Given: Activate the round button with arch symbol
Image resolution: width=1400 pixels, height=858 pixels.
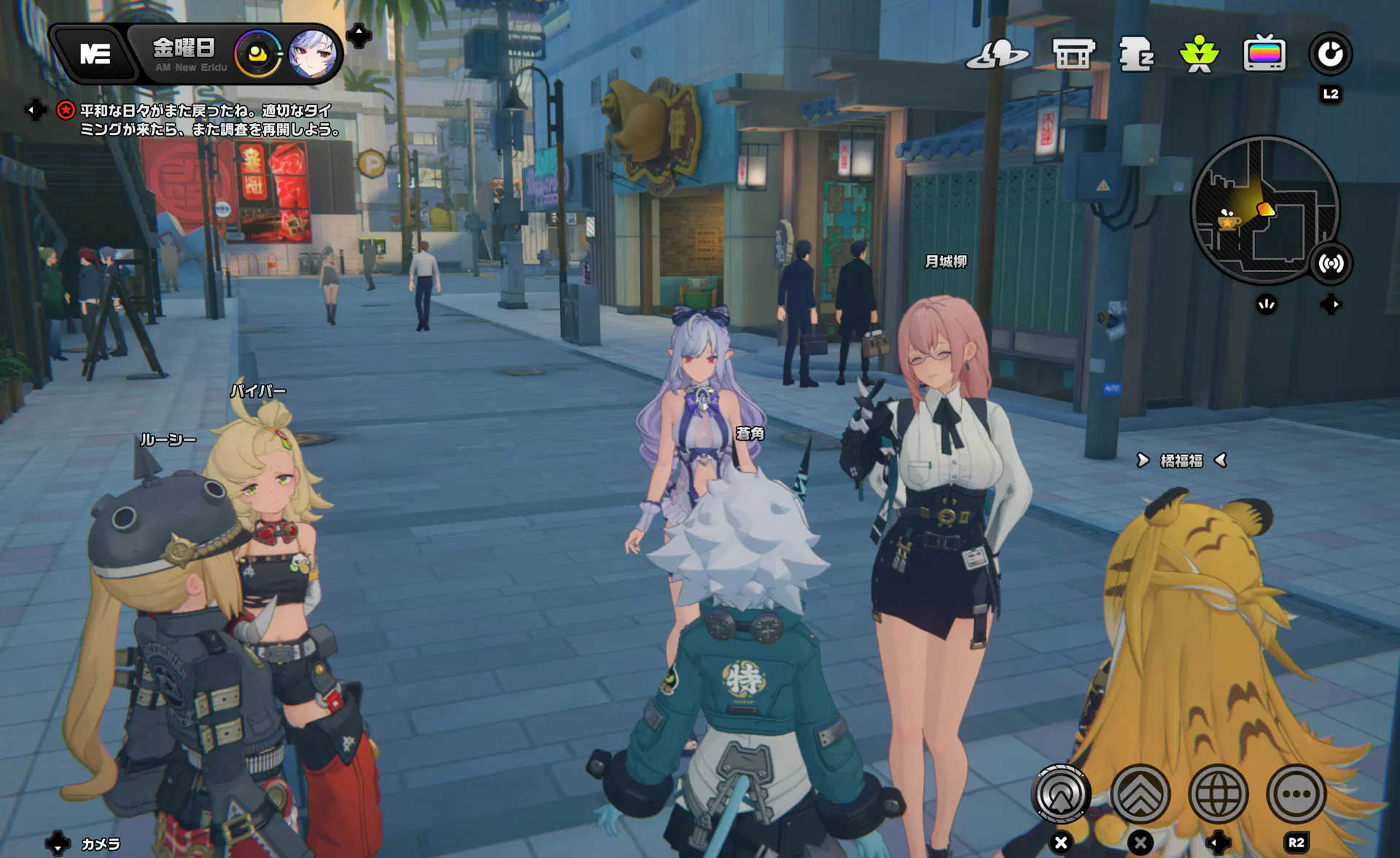Looking at the screenshot, I should 1061,794.
